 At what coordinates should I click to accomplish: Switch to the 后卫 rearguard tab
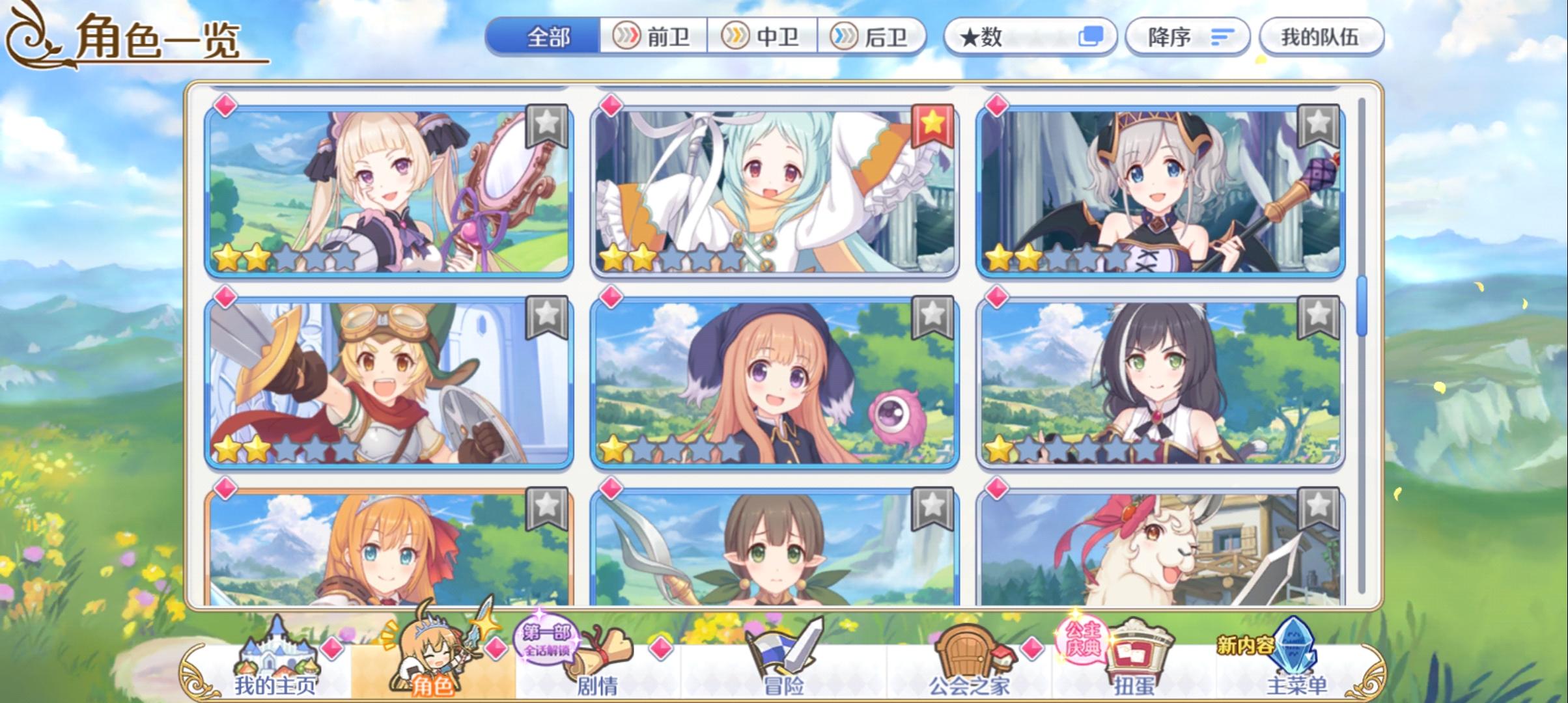873,37
